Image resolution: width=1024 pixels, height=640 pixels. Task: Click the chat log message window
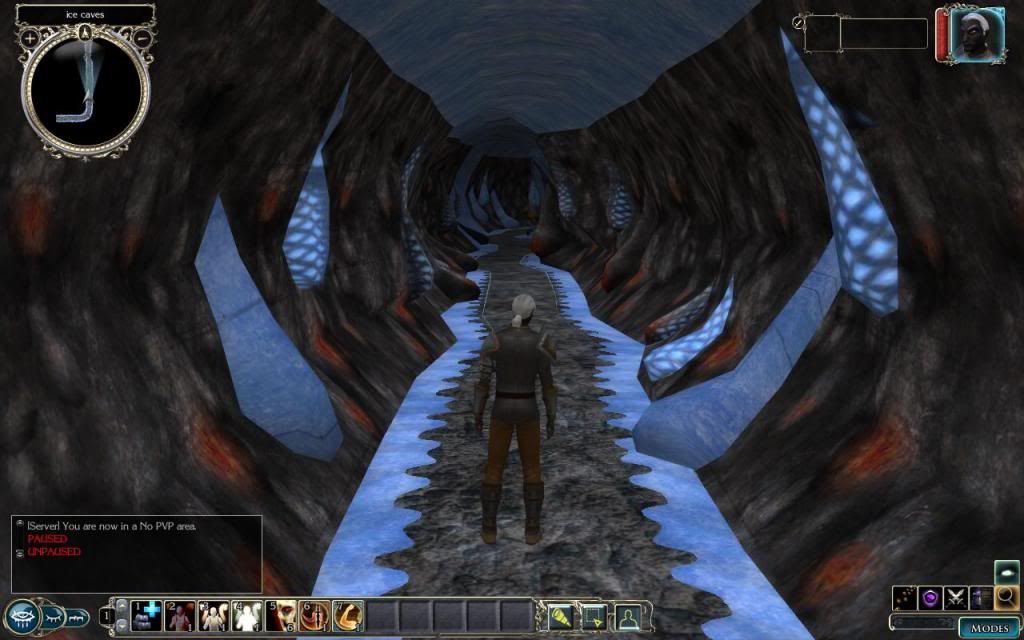point(136,553)
